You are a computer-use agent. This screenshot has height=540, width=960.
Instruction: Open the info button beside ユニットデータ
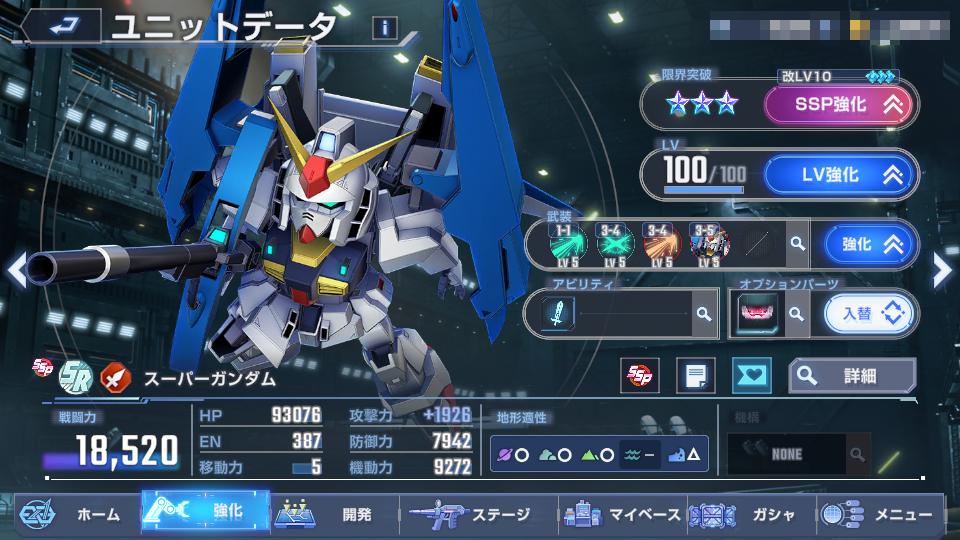384,28
